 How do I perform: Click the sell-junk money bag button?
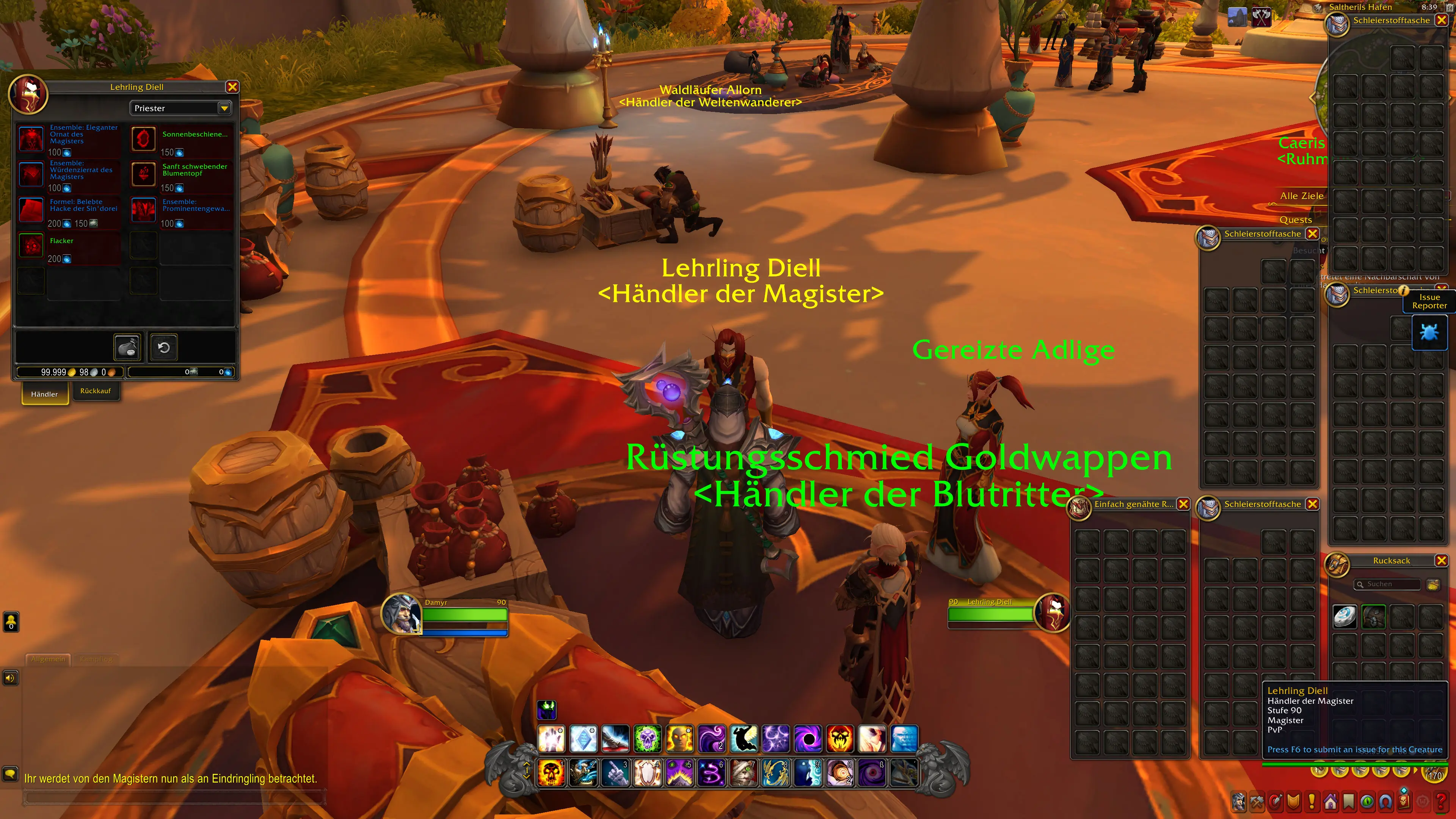click(x=128, y=347)
